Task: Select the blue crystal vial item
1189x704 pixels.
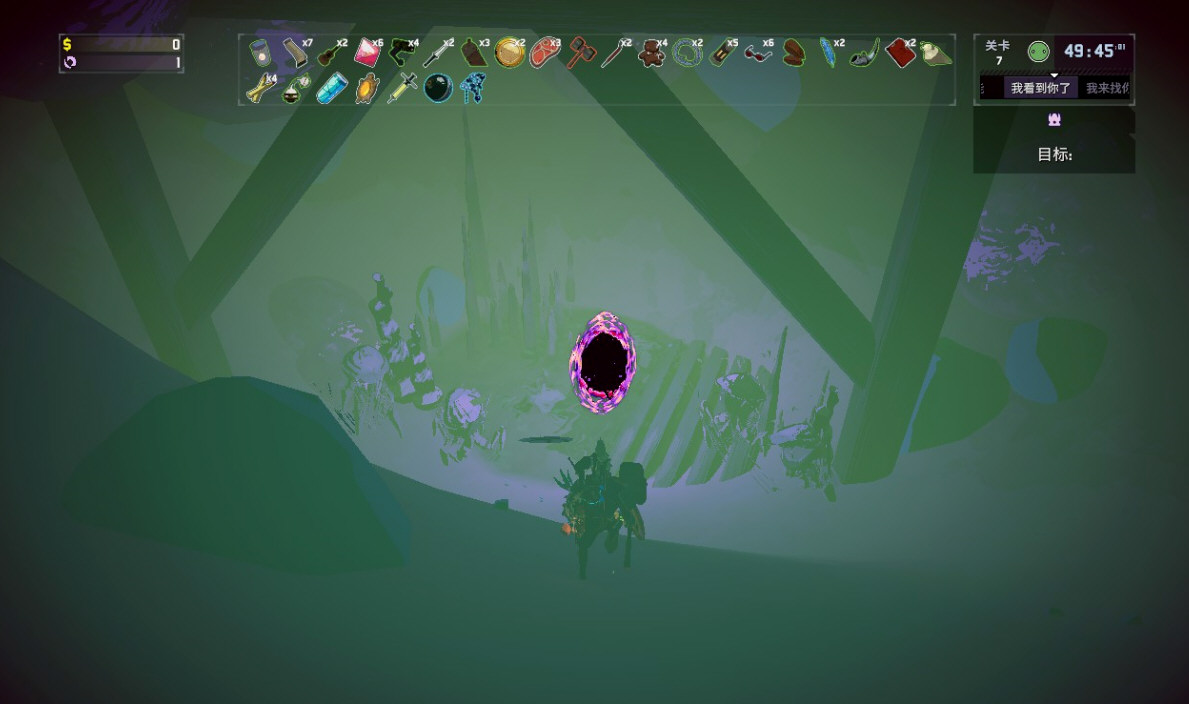Action: [331, 88]
